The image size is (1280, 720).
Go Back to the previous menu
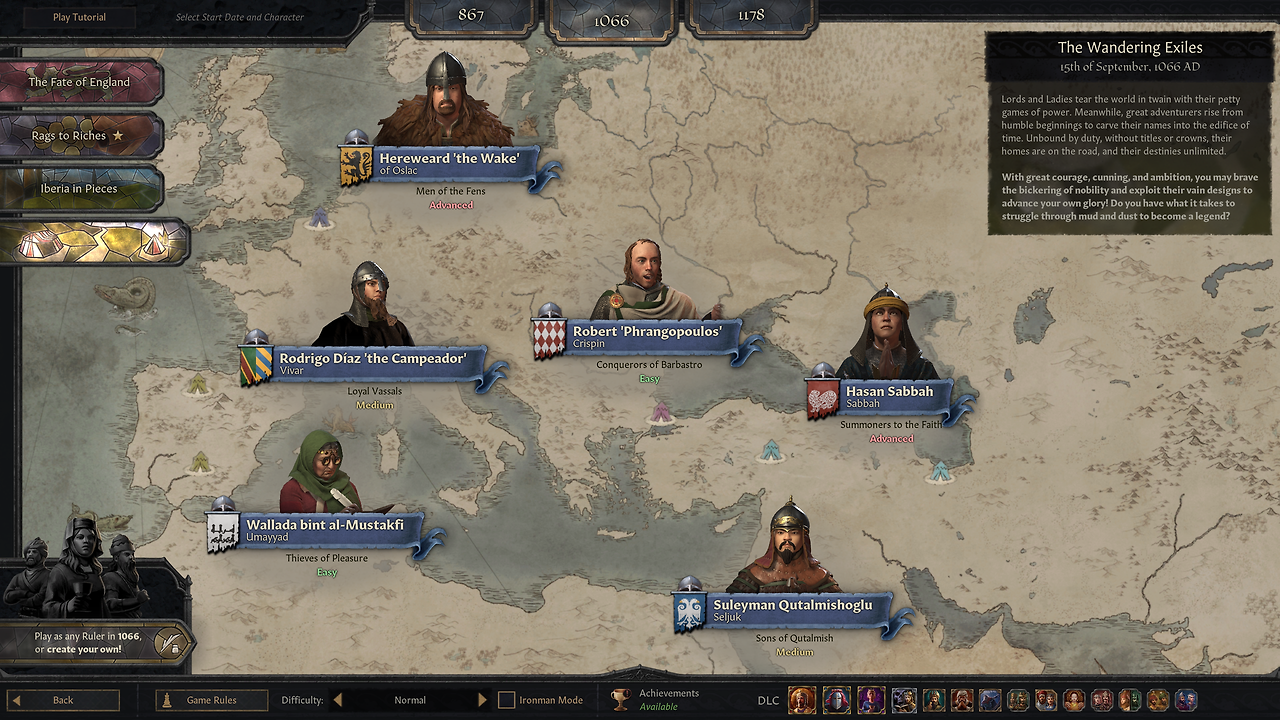63,700
